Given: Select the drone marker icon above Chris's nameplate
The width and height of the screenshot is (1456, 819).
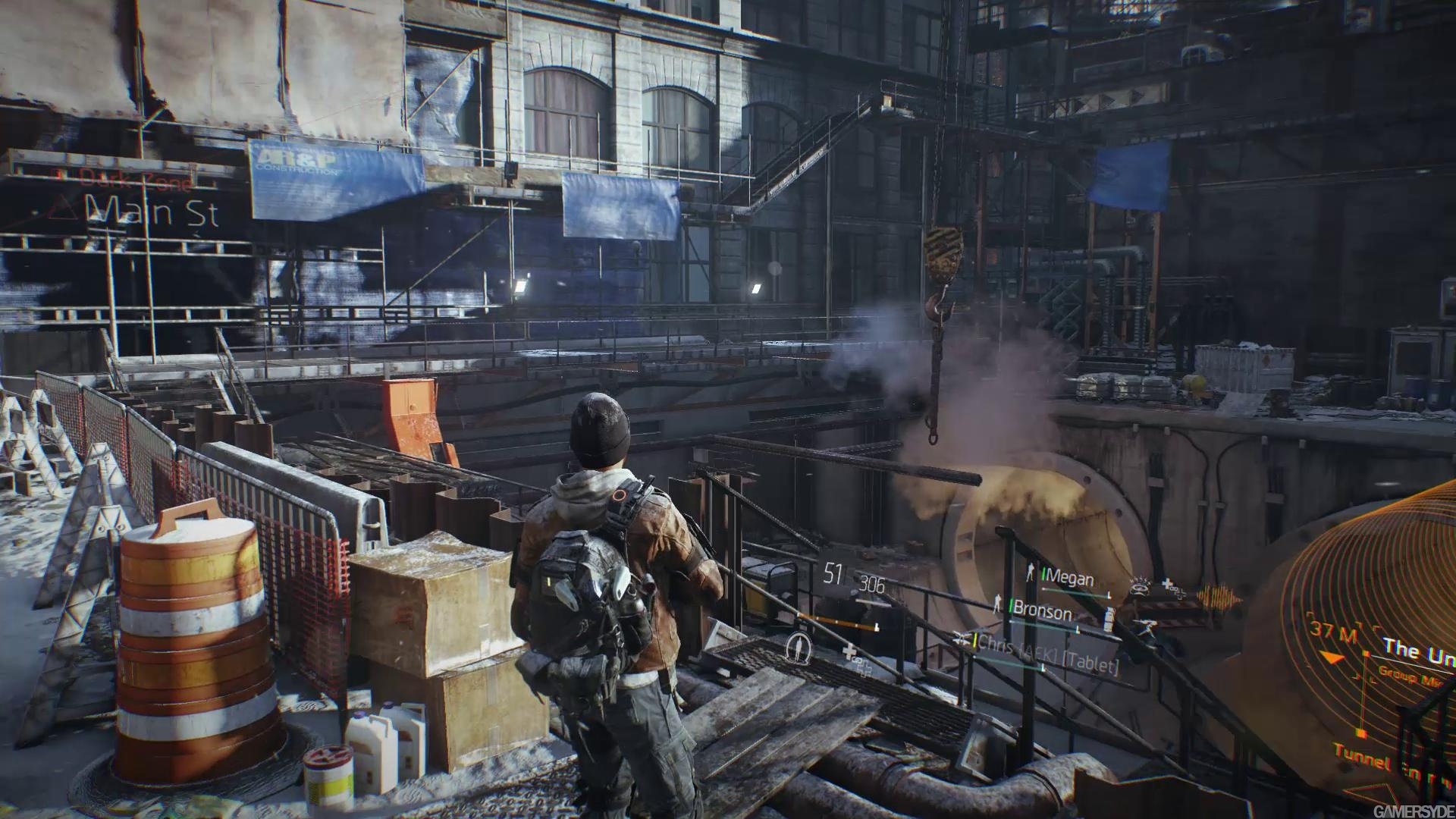Looking at the screenshot, I should 962,638.
